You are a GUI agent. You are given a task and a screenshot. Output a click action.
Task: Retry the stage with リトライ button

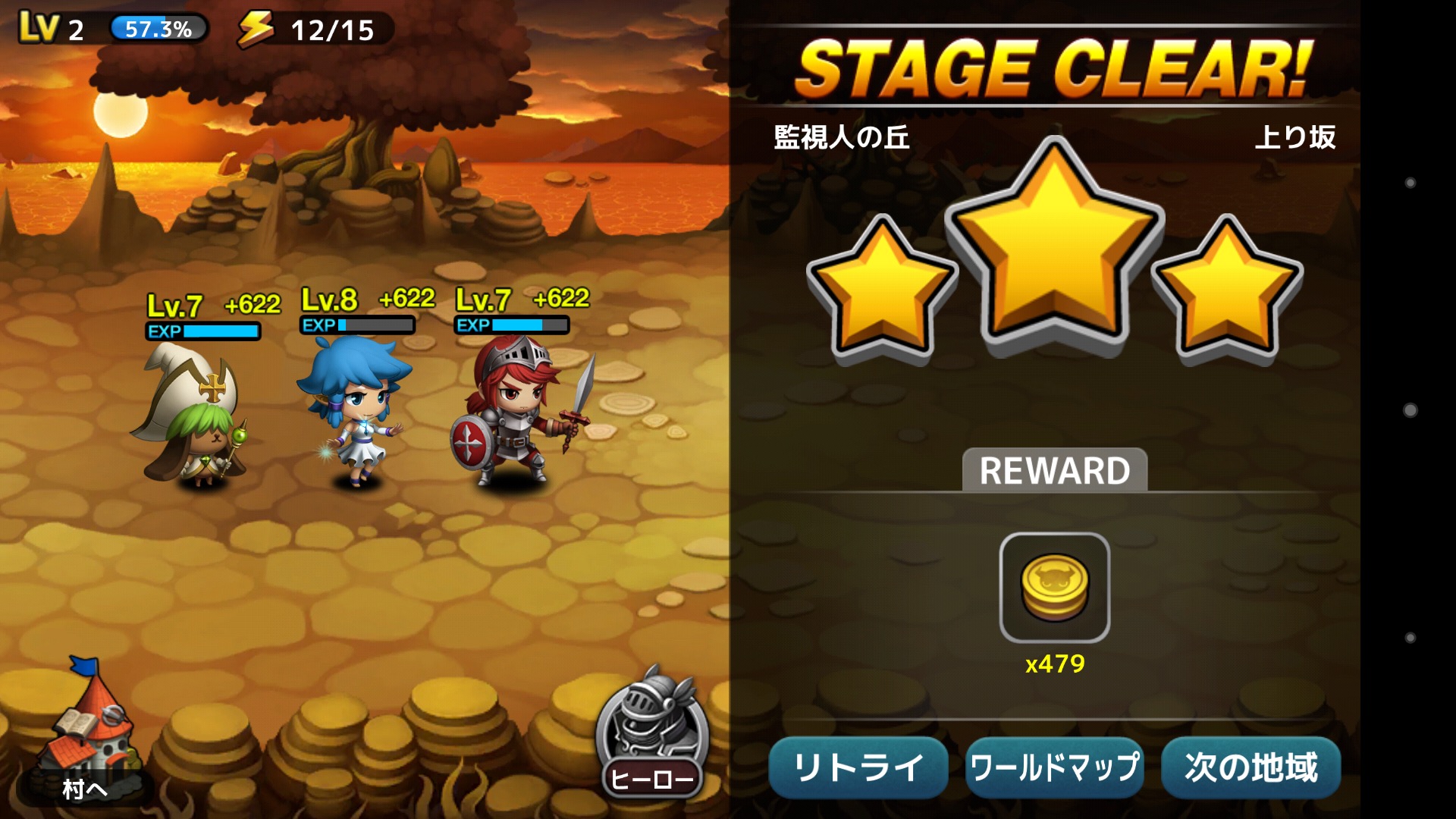pyautogui.click(x=858, y=767)
